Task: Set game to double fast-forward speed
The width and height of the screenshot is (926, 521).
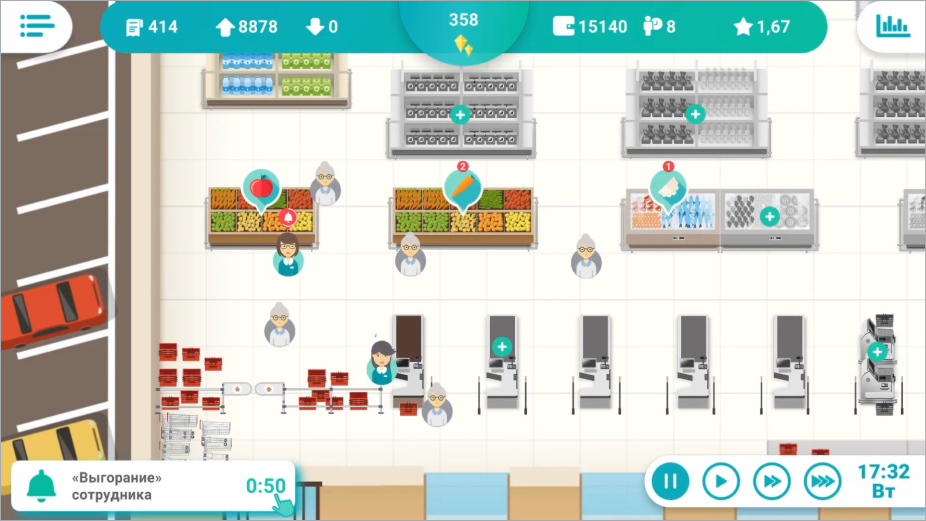Action: (x=771, y=482)
